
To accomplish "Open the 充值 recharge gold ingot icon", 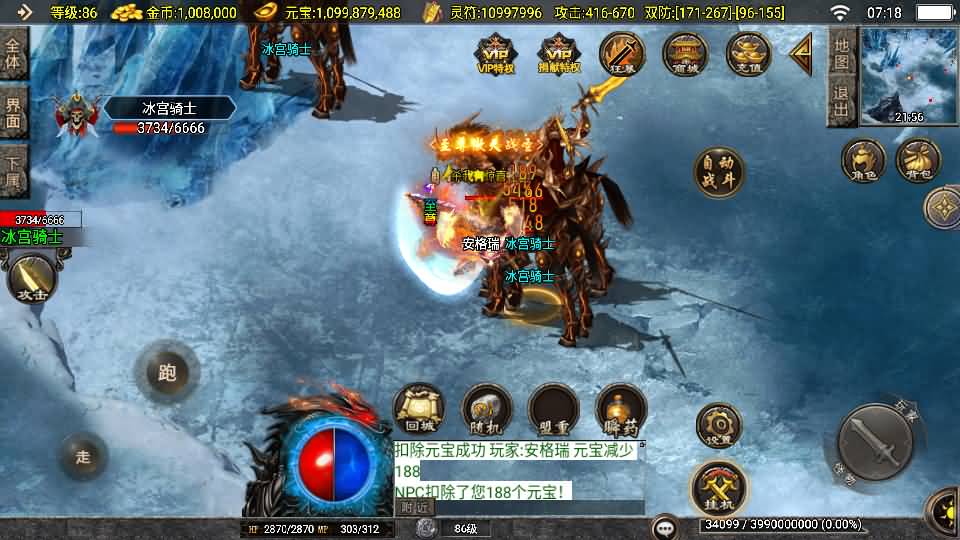I will click(x=748, y=54).
